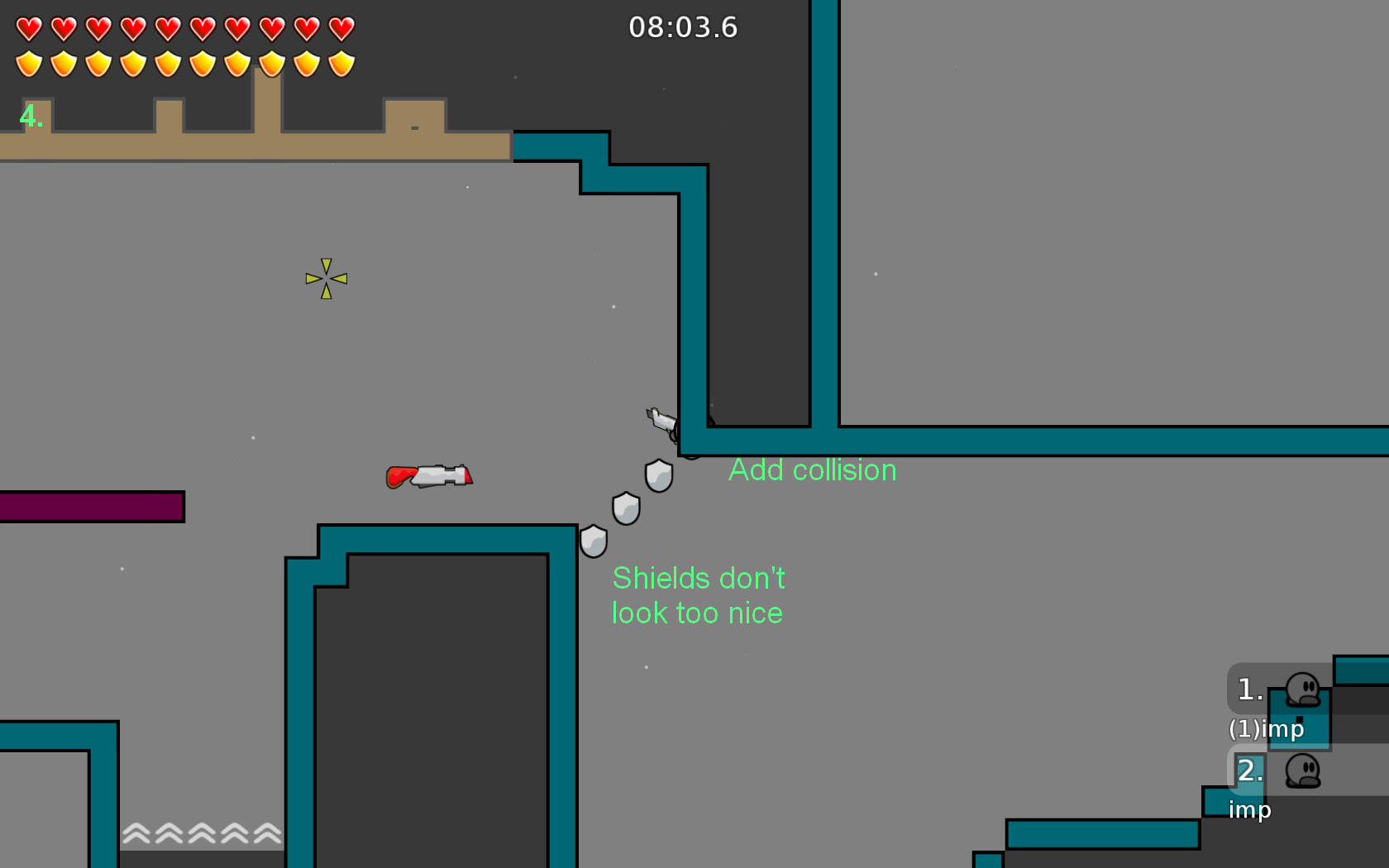Click the bottom shield pickup above the teal wall
Image resolution: width=1389 pixels, height=868 pixels.
click(594, 541)
